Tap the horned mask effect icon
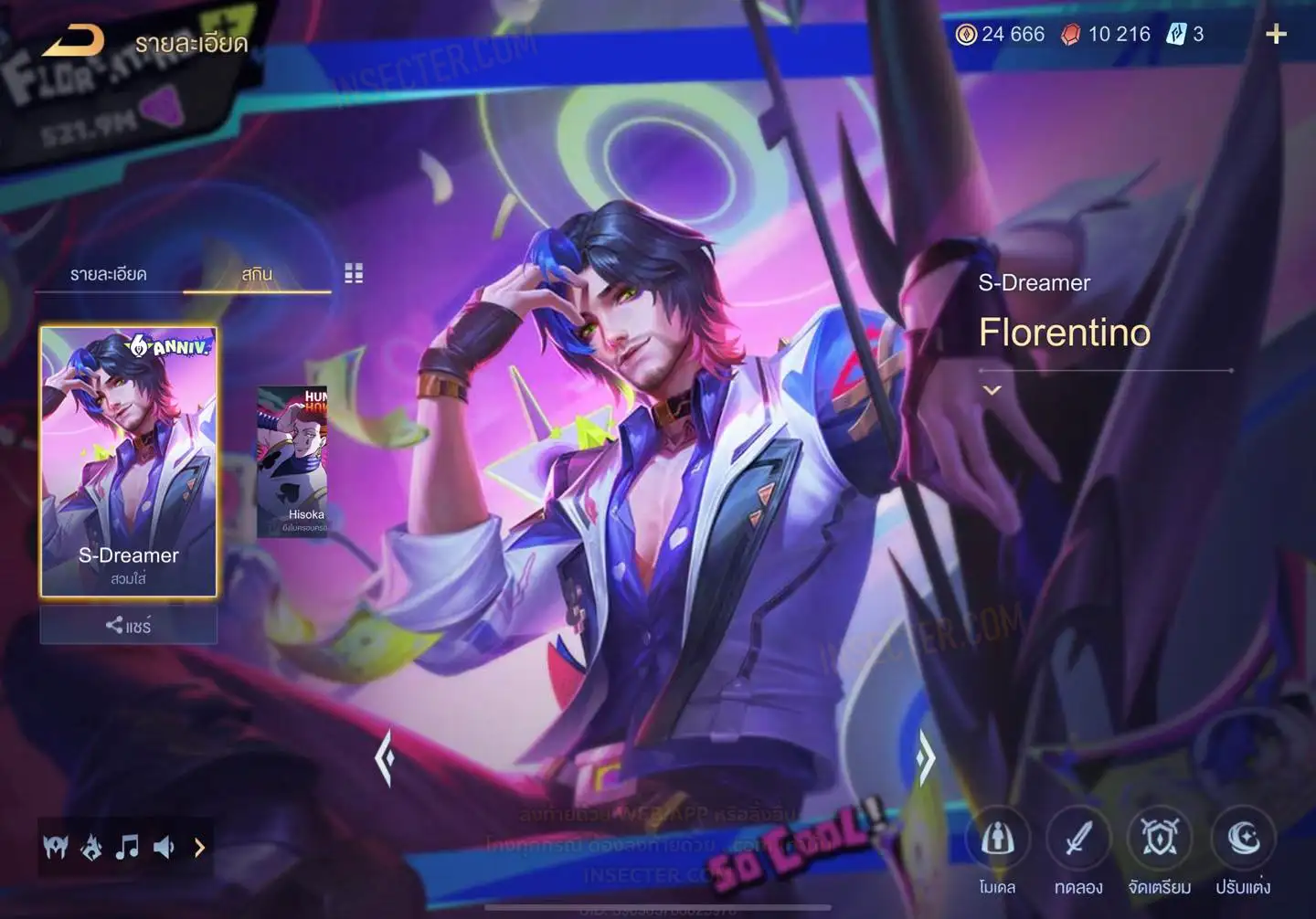Viewport: 1316px width, 919px height. [x=56, y=848]
